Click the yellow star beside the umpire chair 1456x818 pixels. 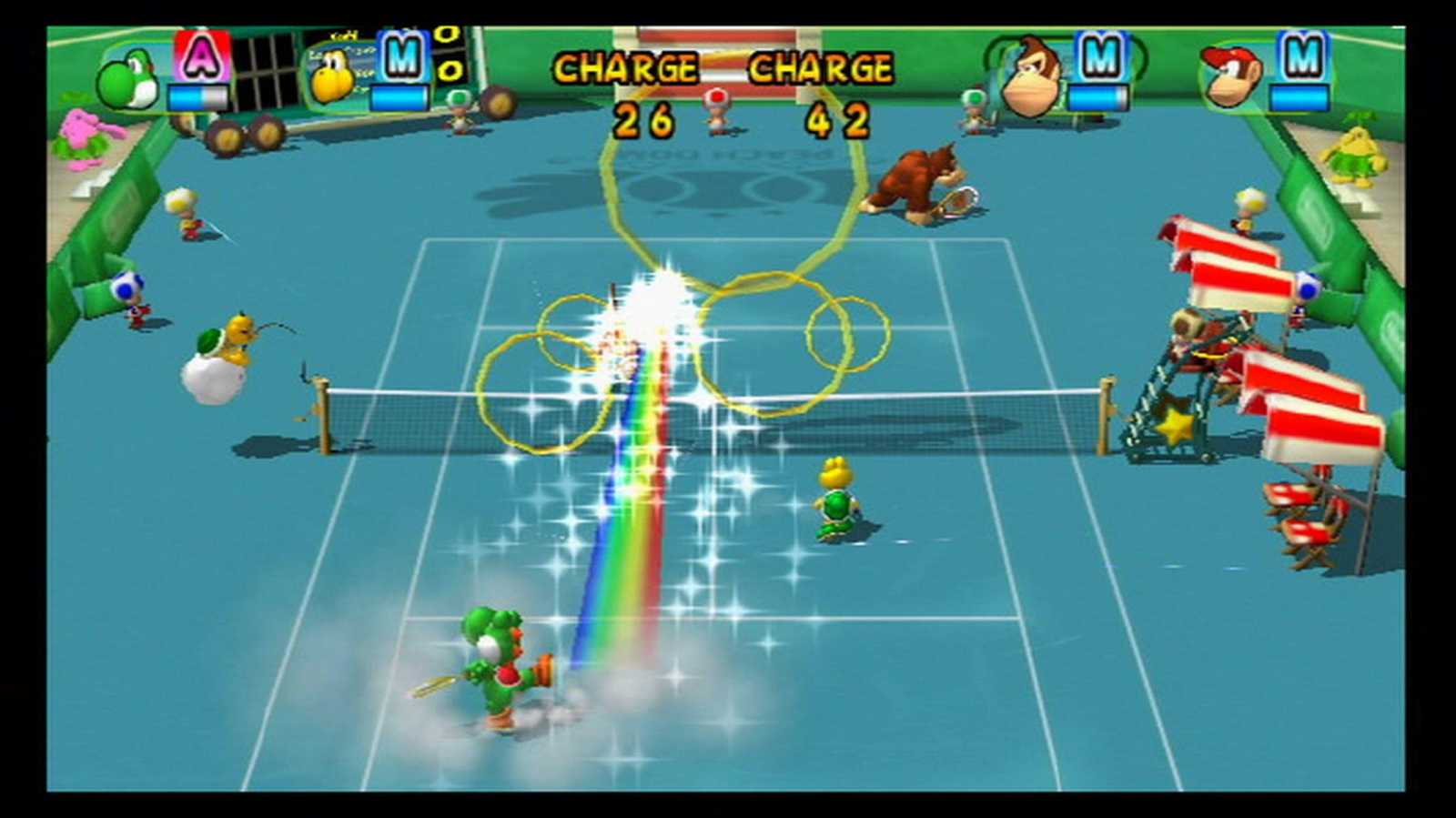(1178, 428)
